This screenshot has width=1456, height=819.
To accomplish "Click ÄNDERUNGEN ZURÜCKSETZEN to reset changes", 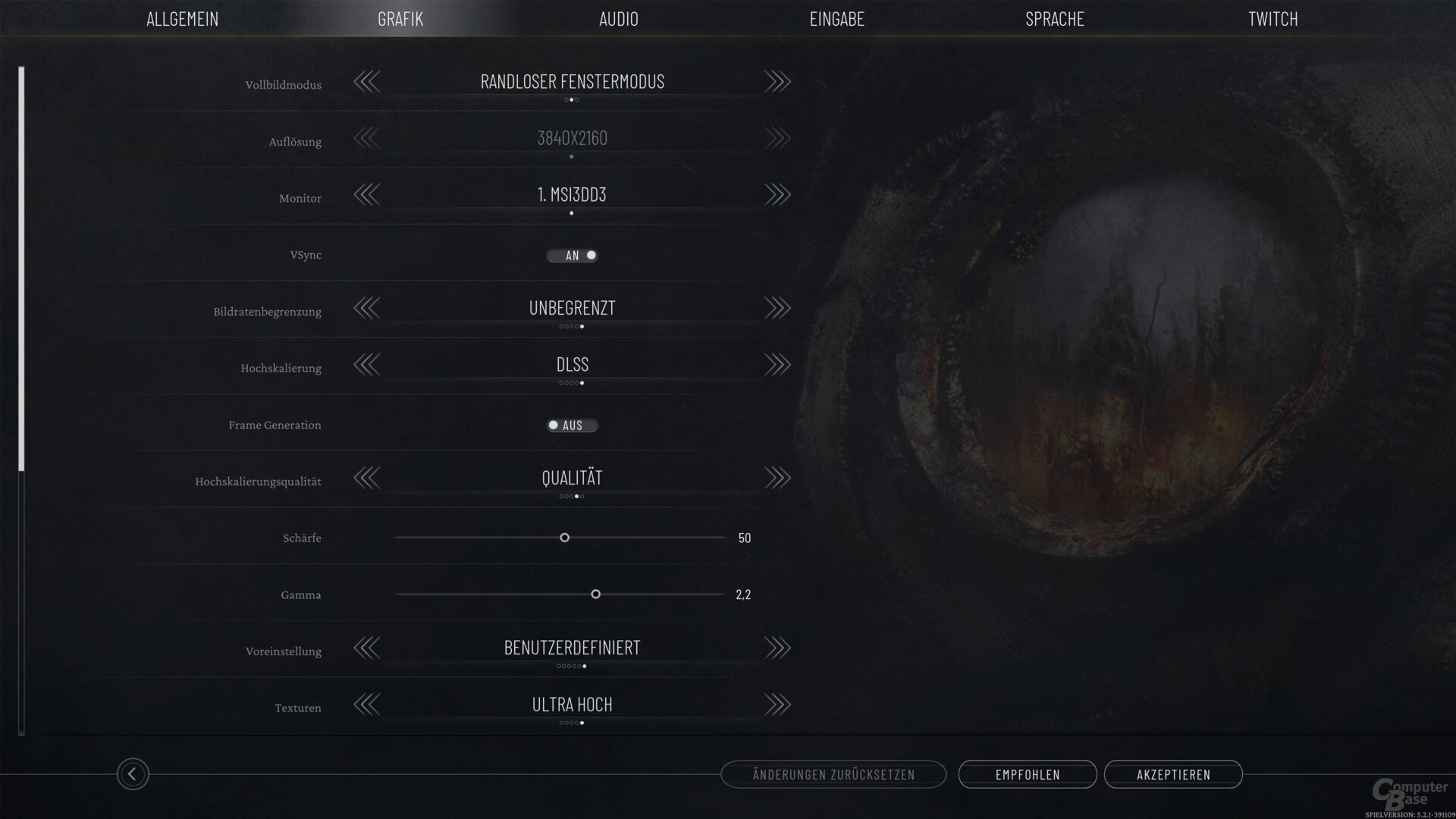I will coord(834,774).
